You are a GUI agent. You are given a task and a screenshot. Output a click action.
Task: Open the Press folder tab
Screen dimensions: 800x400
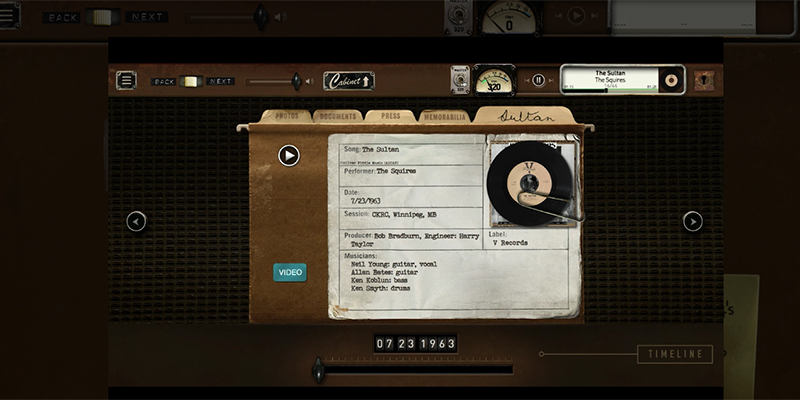pyautogui.click(x=391, y=116)
